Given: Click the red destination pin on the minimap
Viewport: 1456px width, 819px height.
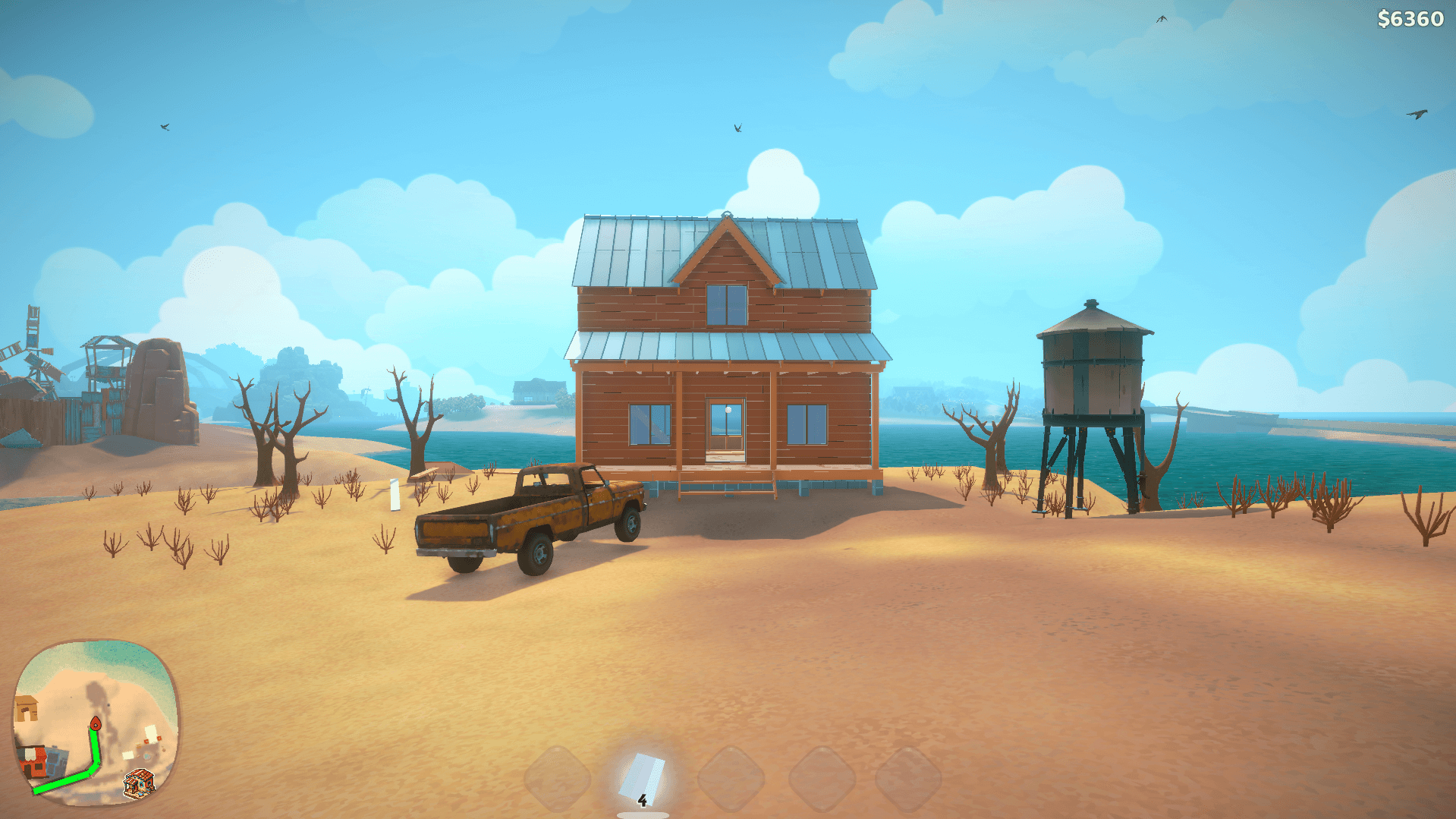Looking at the screenshot, I should pyautogui.click(x=96, y=723).
